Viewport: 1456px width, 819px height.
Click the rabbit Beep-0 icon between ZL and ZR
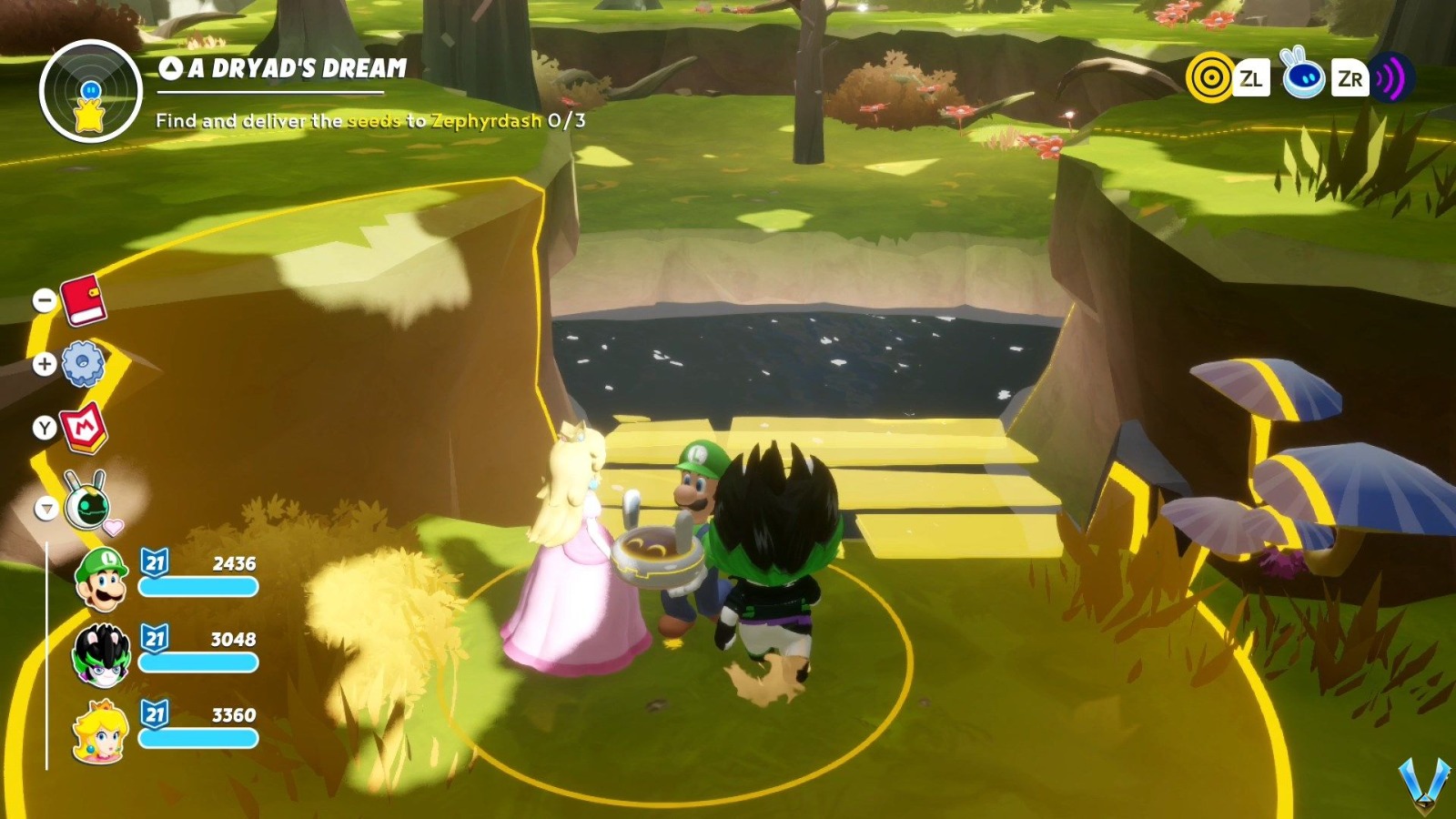click(x=1303, y=79)
